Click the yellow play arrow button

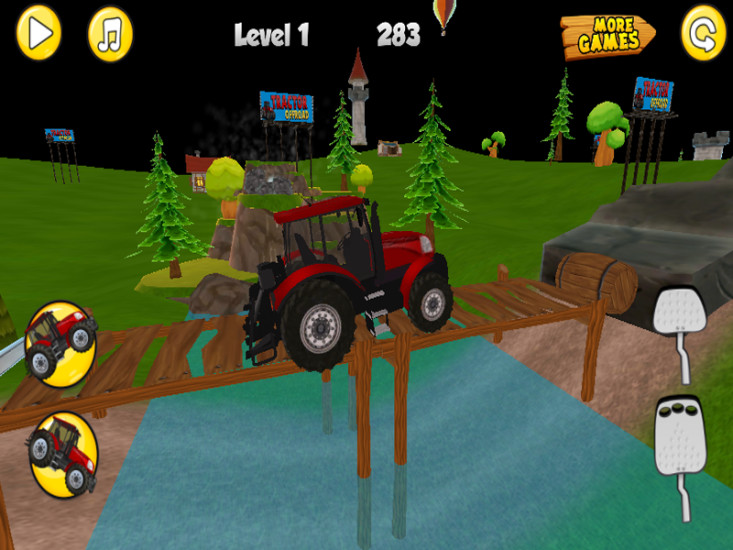38,33
